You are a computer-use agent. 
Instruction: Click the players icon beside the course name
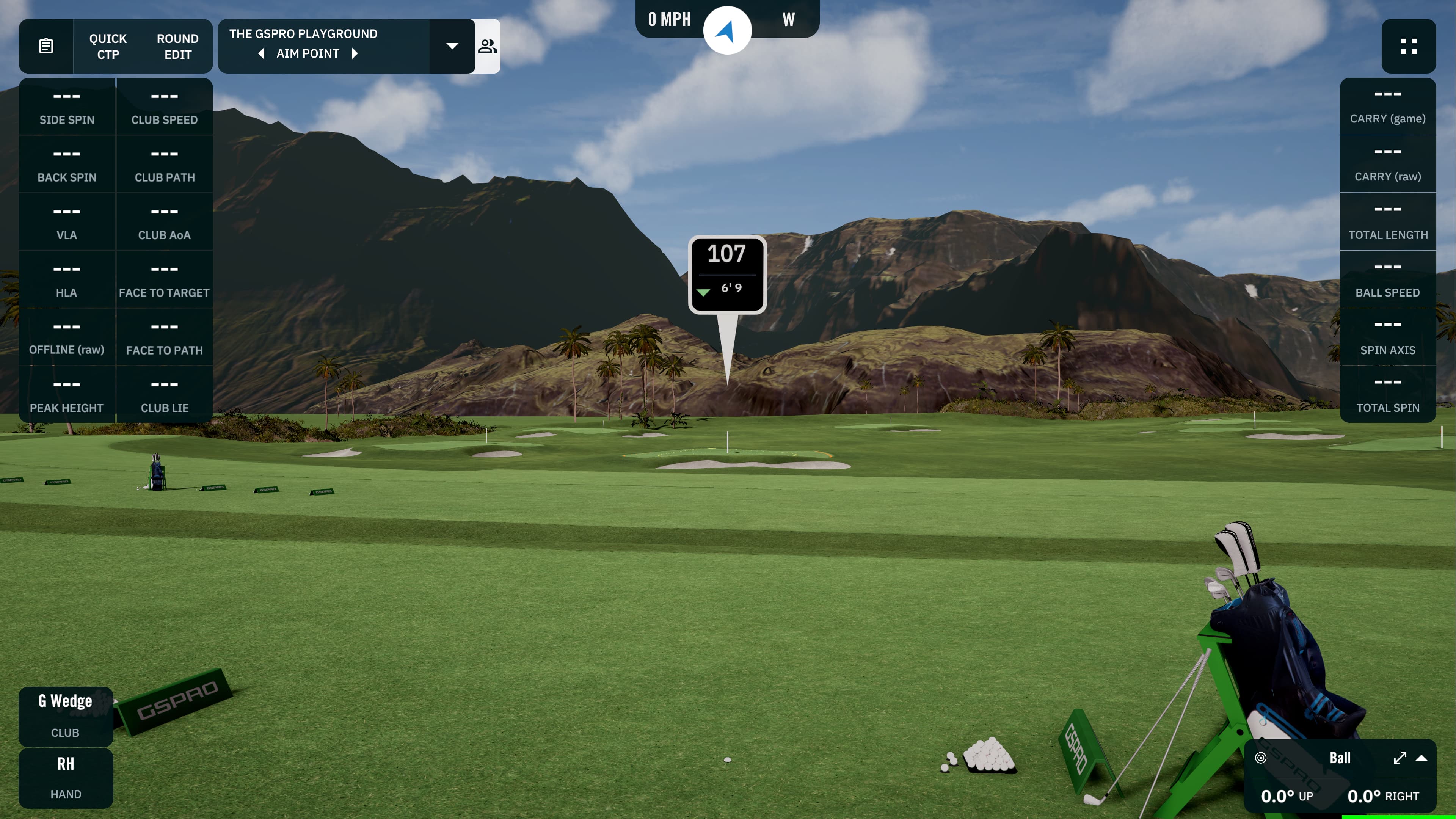coord(487,46)
